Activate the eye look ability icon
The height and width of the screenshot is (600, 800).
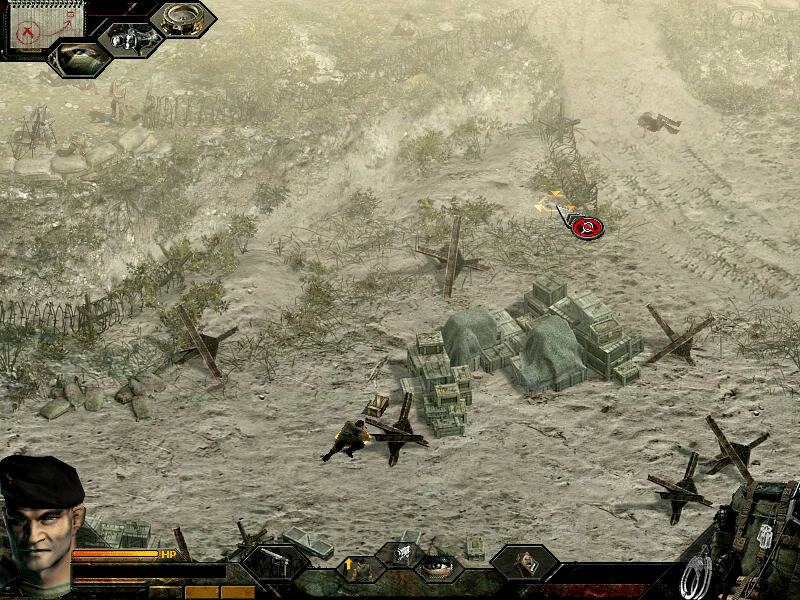[x=438, y=563]
